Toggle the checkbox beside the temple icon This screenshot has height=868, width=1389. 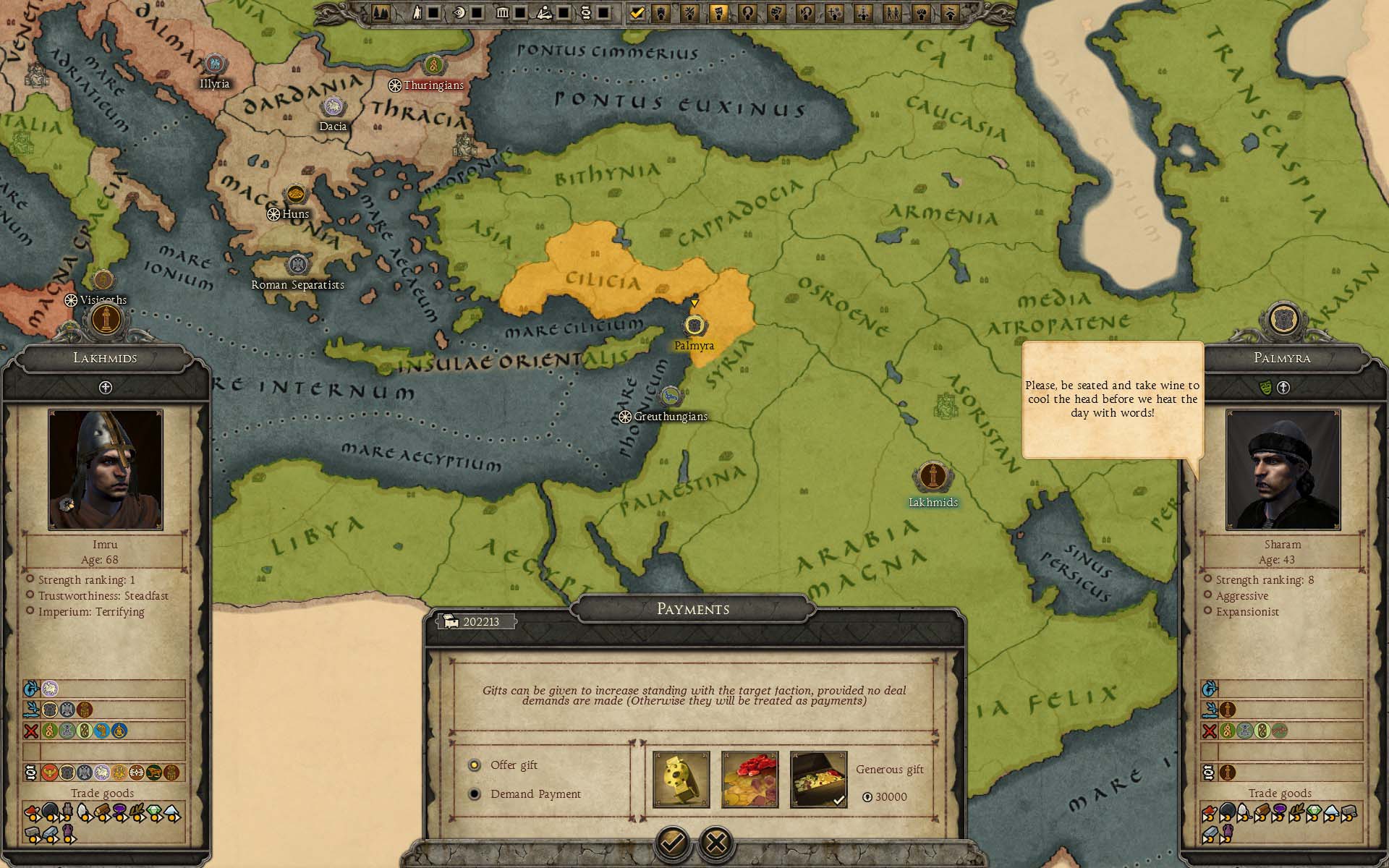[x=520, y=12]
